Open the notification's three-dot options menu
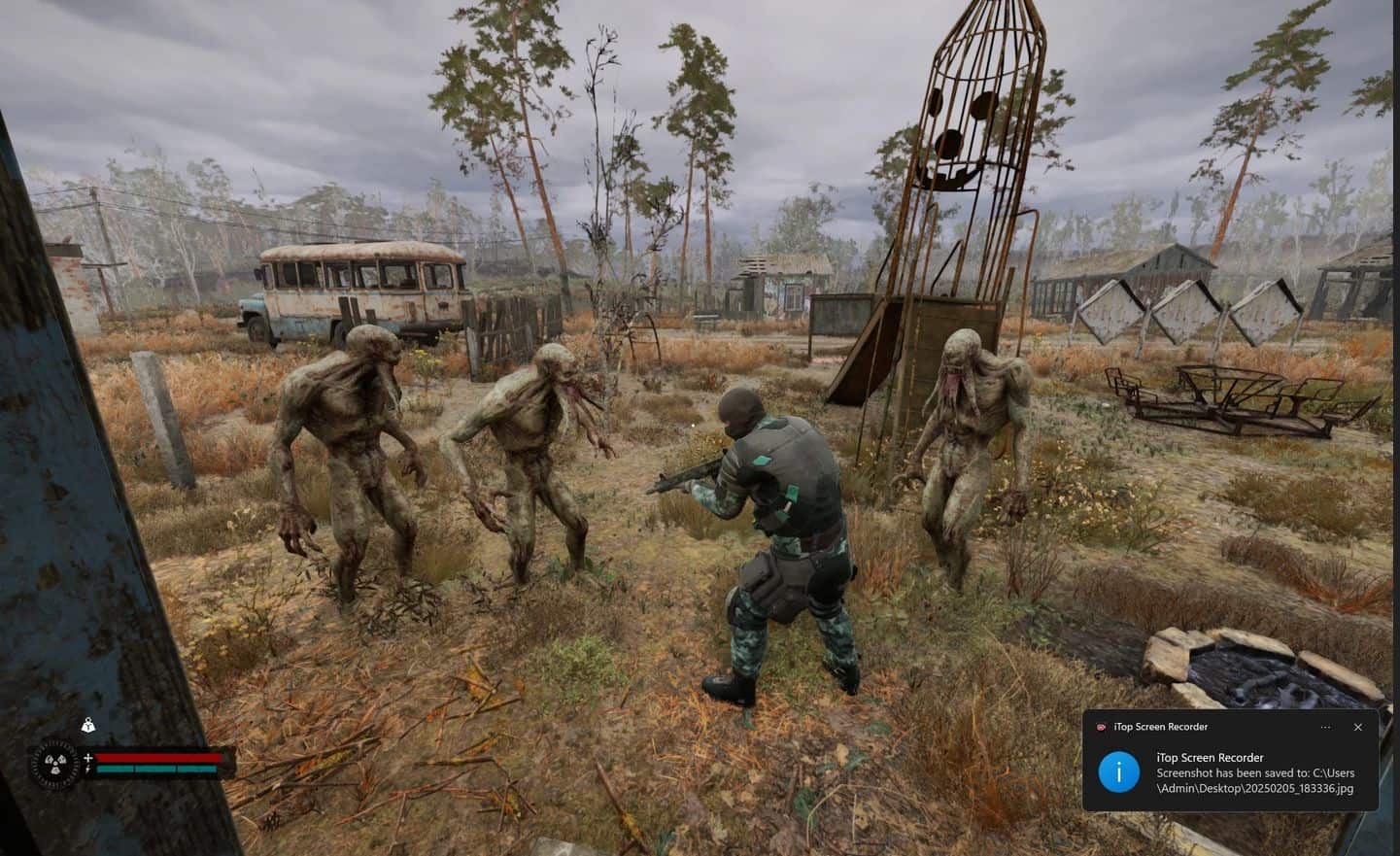 (1325, 727)
